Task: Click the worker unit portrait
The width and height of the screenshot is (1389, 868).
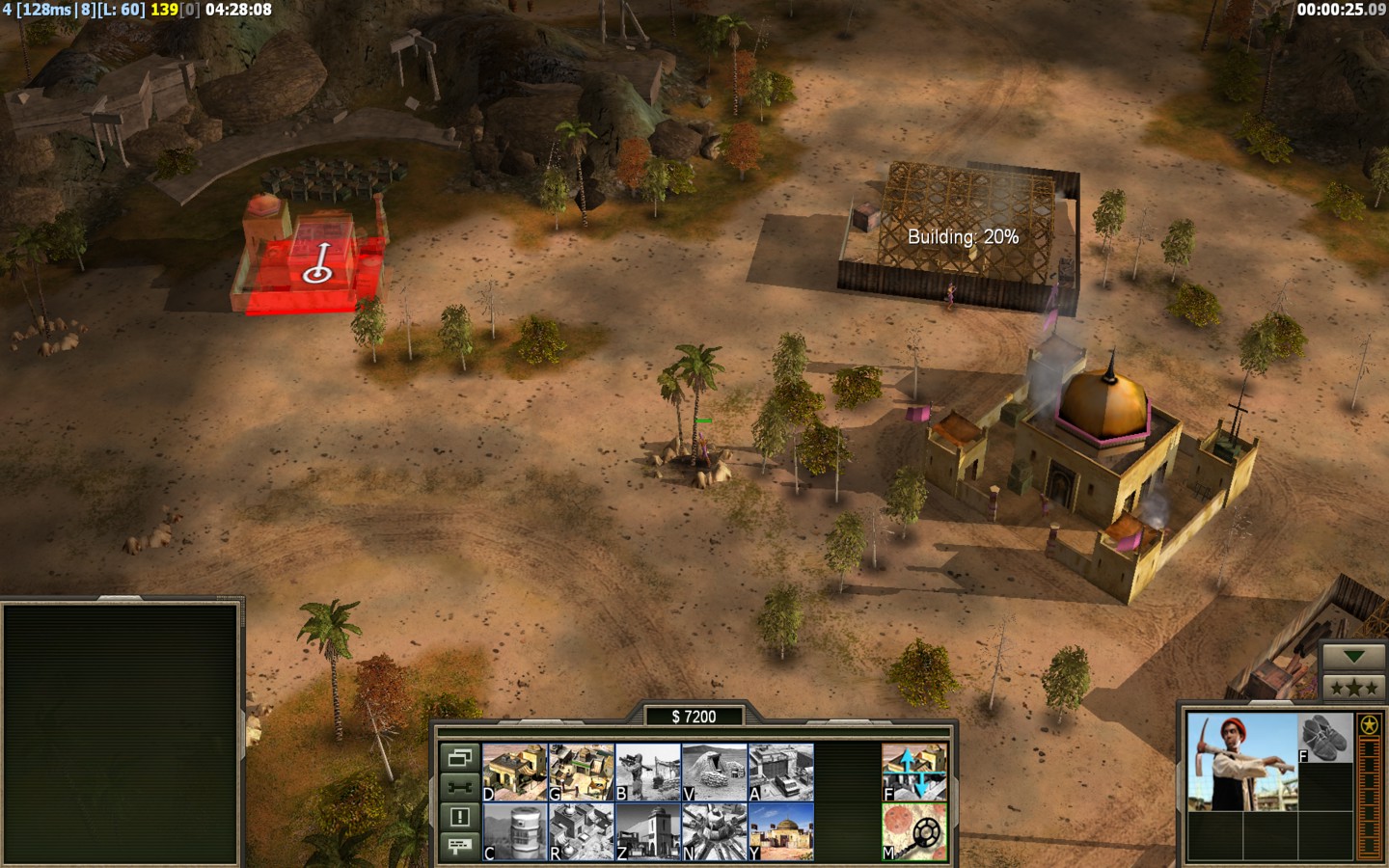Action: (1242, 762)
